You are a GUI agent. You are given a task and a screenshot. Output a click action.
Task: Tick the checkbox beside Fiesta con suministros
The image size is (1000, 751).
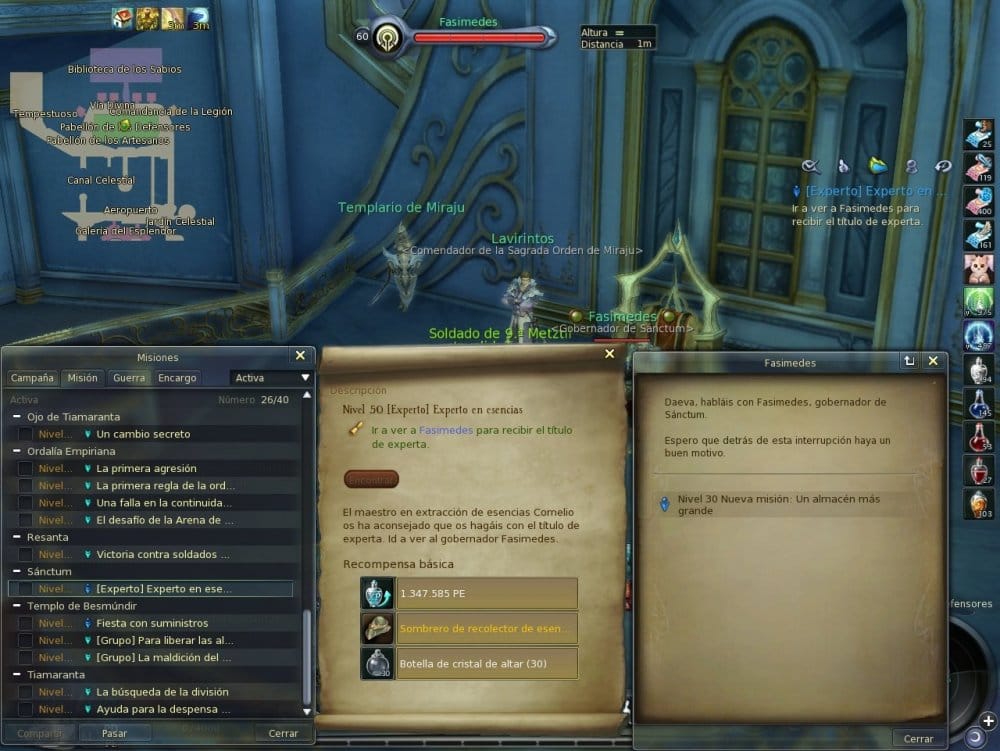click(25, 623)
